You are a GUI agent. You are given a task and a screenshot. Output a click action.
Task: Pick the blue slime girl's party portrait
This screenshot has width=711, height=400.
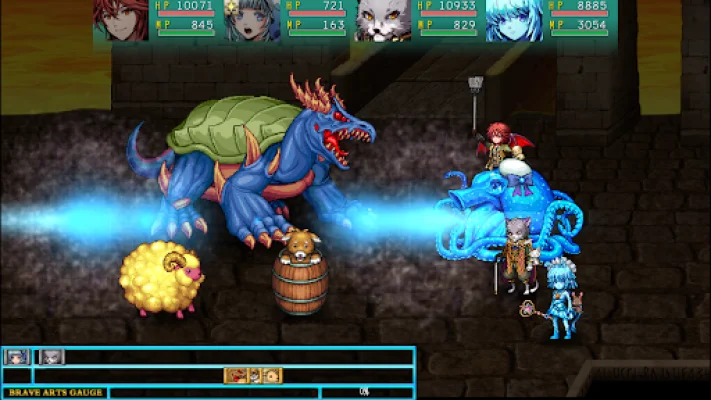[514, 20]
